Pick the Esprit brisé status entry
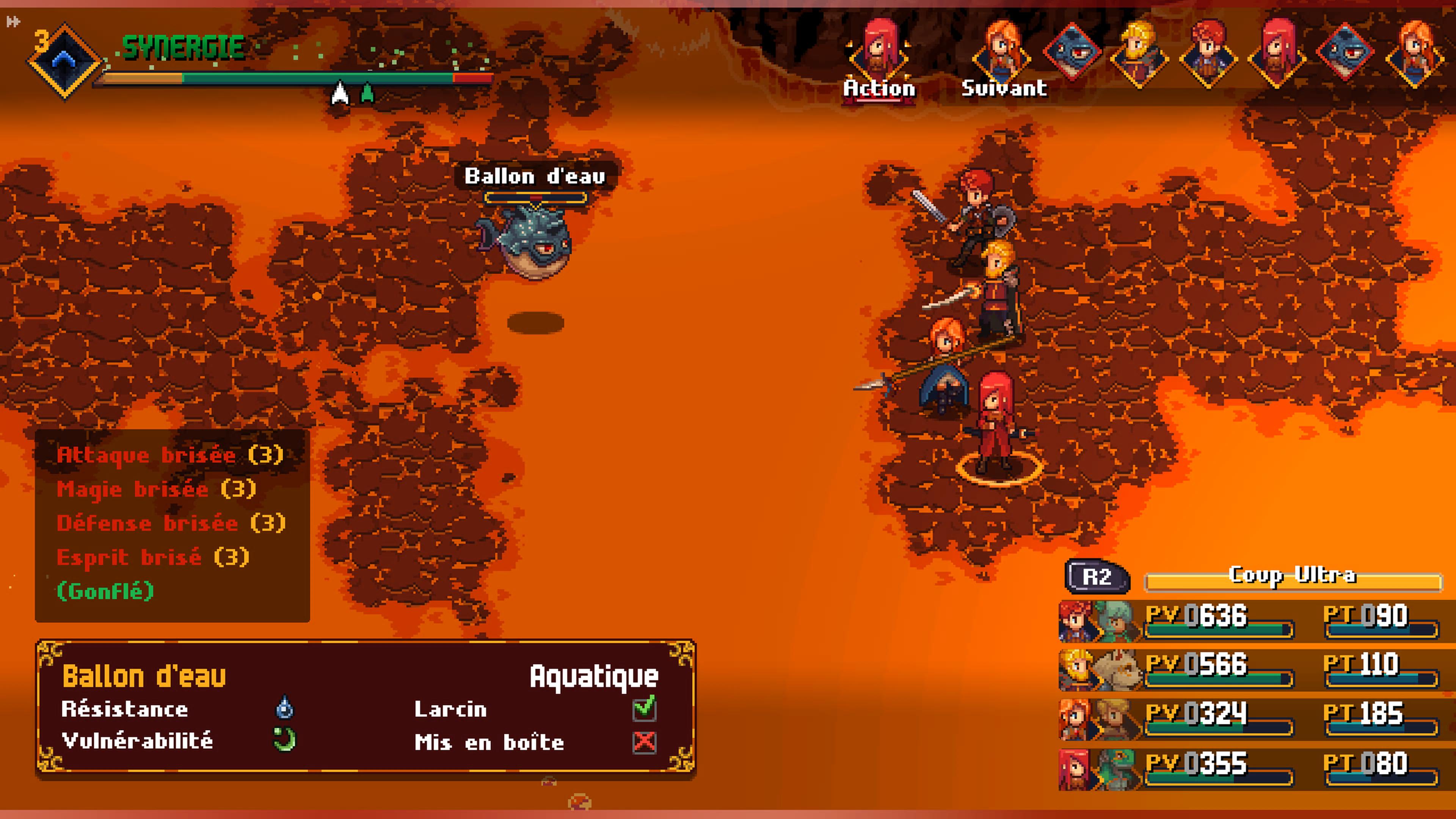This screenshot has height=819, width=1456. [x=152, y=557]
